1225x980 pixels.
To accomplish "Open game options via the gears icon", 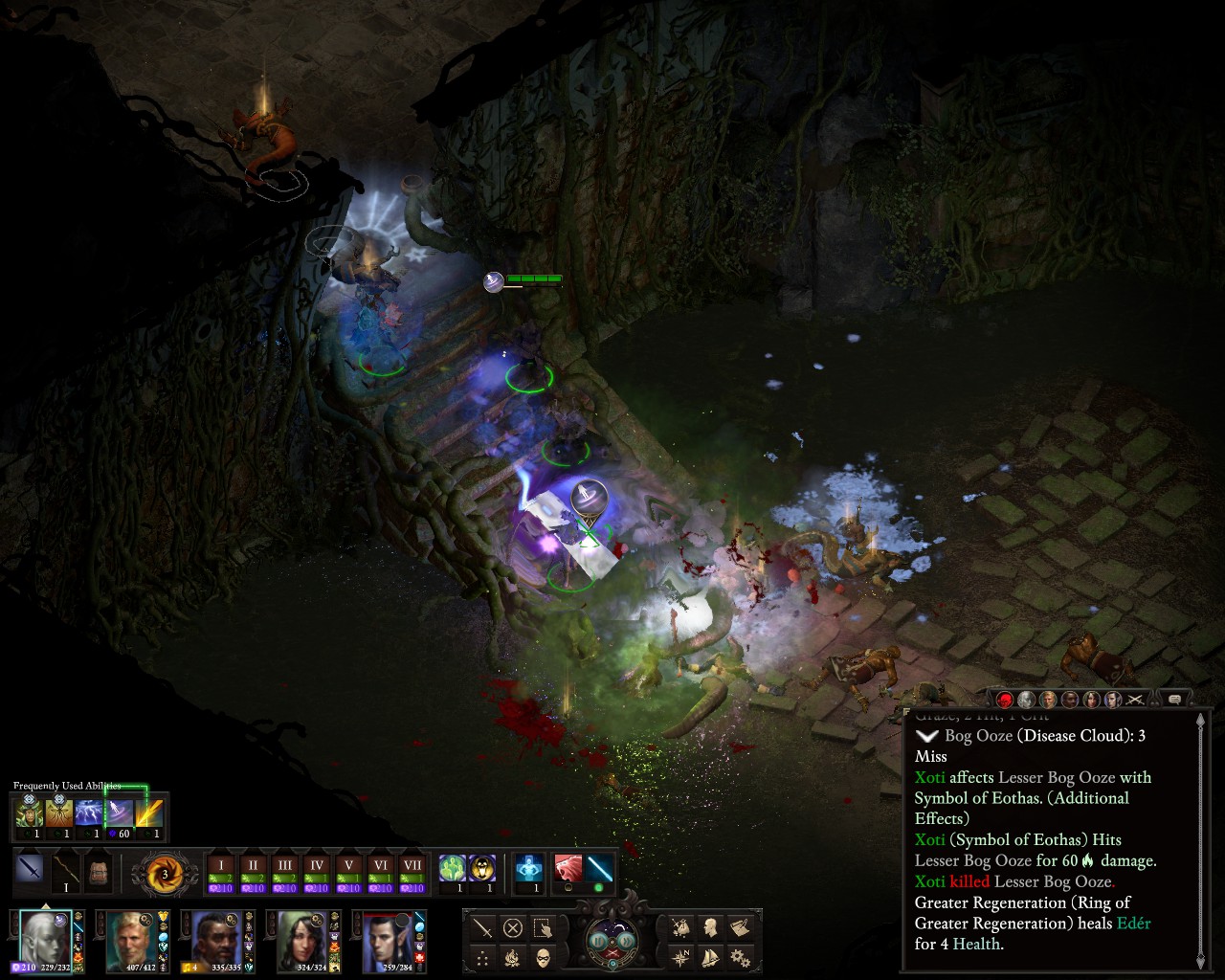I will tap(740, 957).
